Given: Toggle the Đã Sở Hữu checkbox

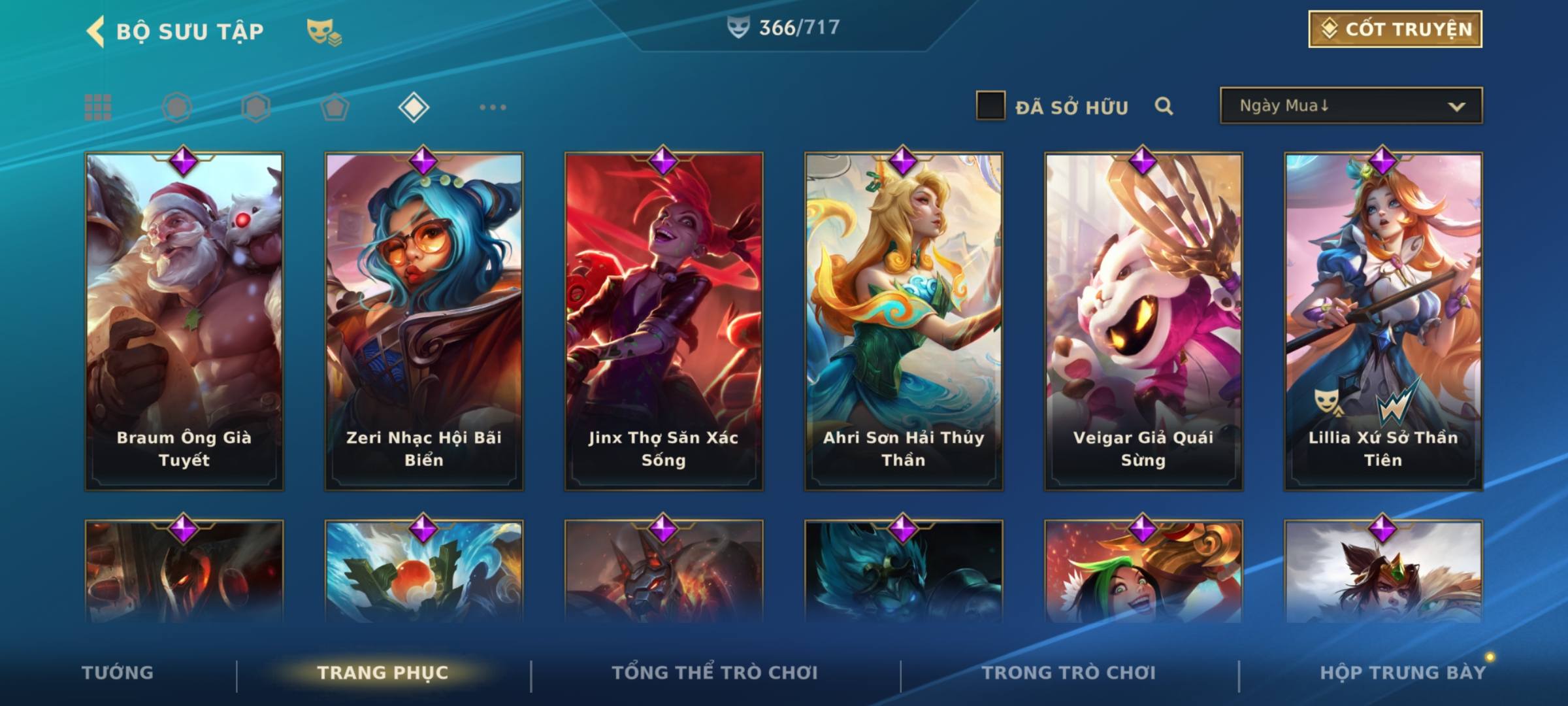Looking at the screenshot, I should point(990,106).
